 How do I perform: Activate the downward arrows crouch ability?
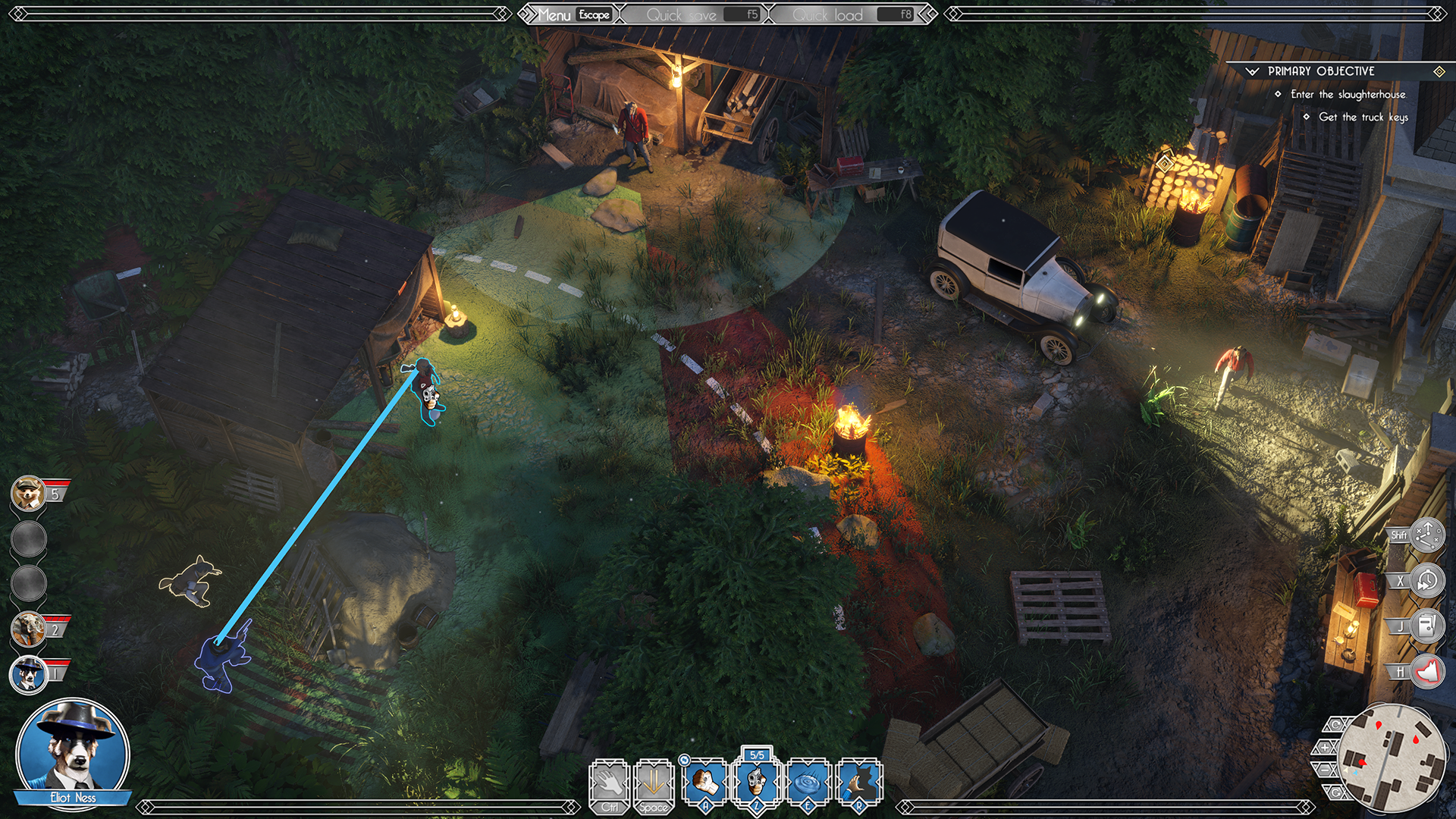pyautogui.click(x=654, y=783)
